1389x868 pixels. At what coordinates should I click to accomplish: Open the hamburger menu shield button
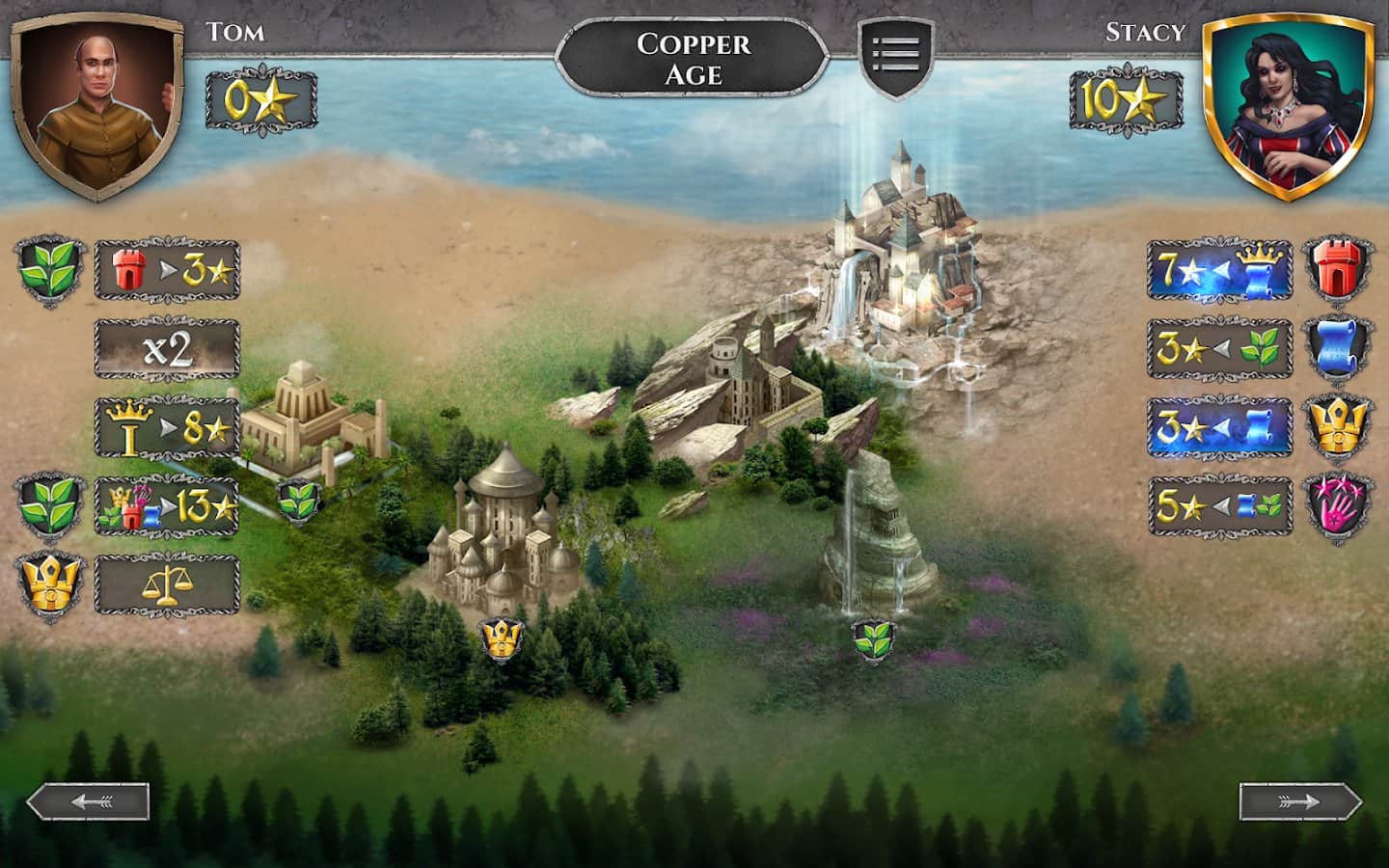click(x=896, y=57)
